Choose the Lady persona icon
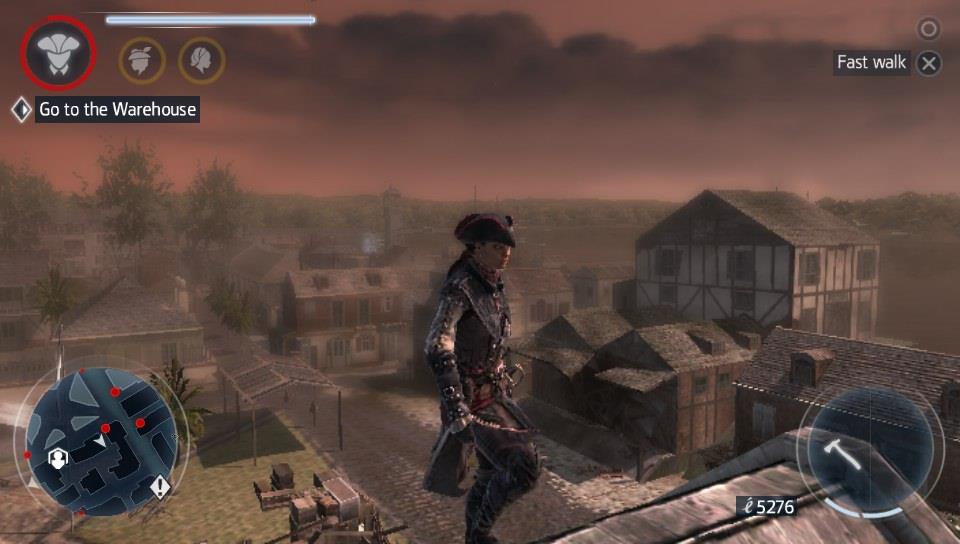Screen dimensions: 960x544 201,60
